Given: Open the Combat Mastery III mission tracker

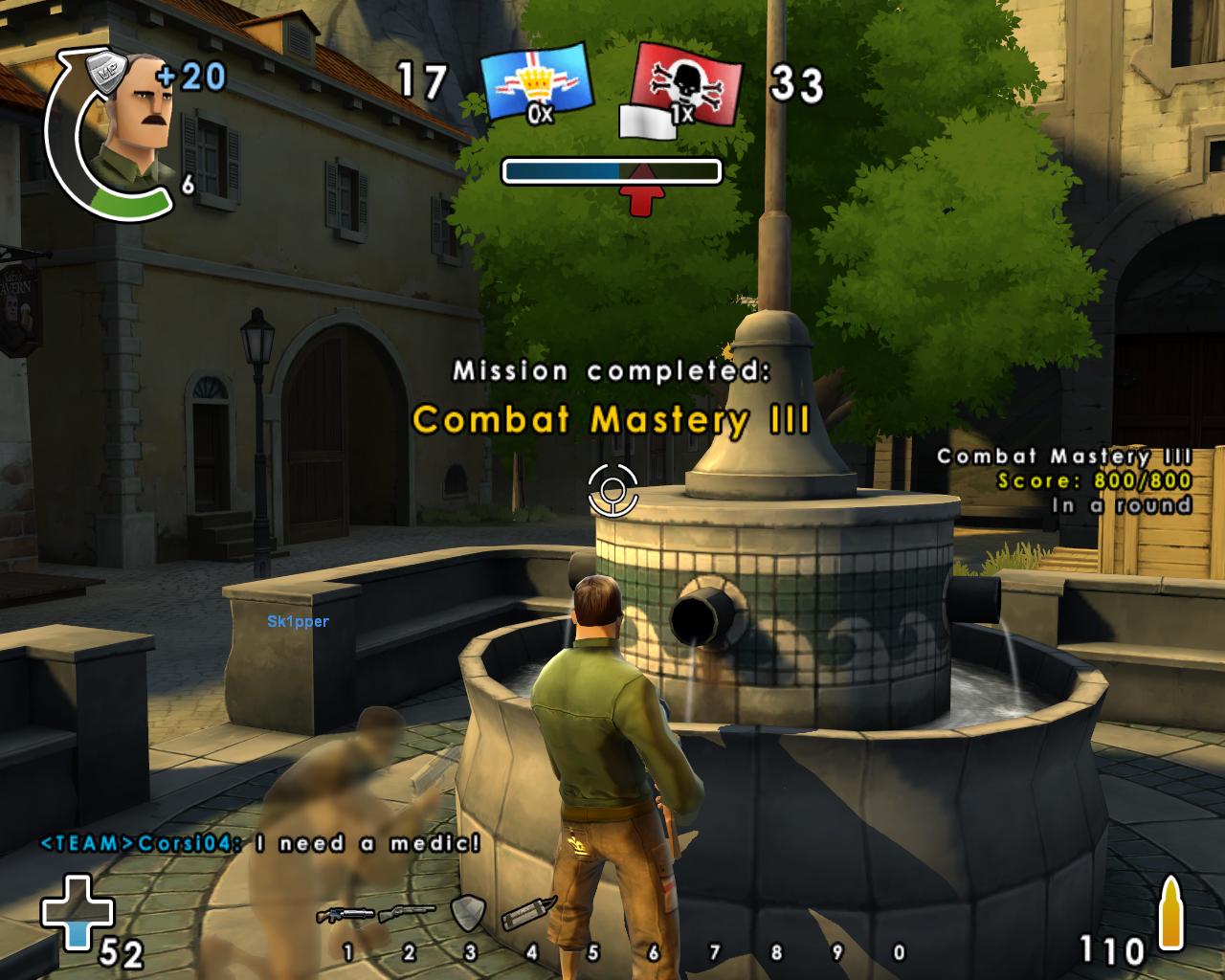Looking at the screenshot, I should [1064, 480].
